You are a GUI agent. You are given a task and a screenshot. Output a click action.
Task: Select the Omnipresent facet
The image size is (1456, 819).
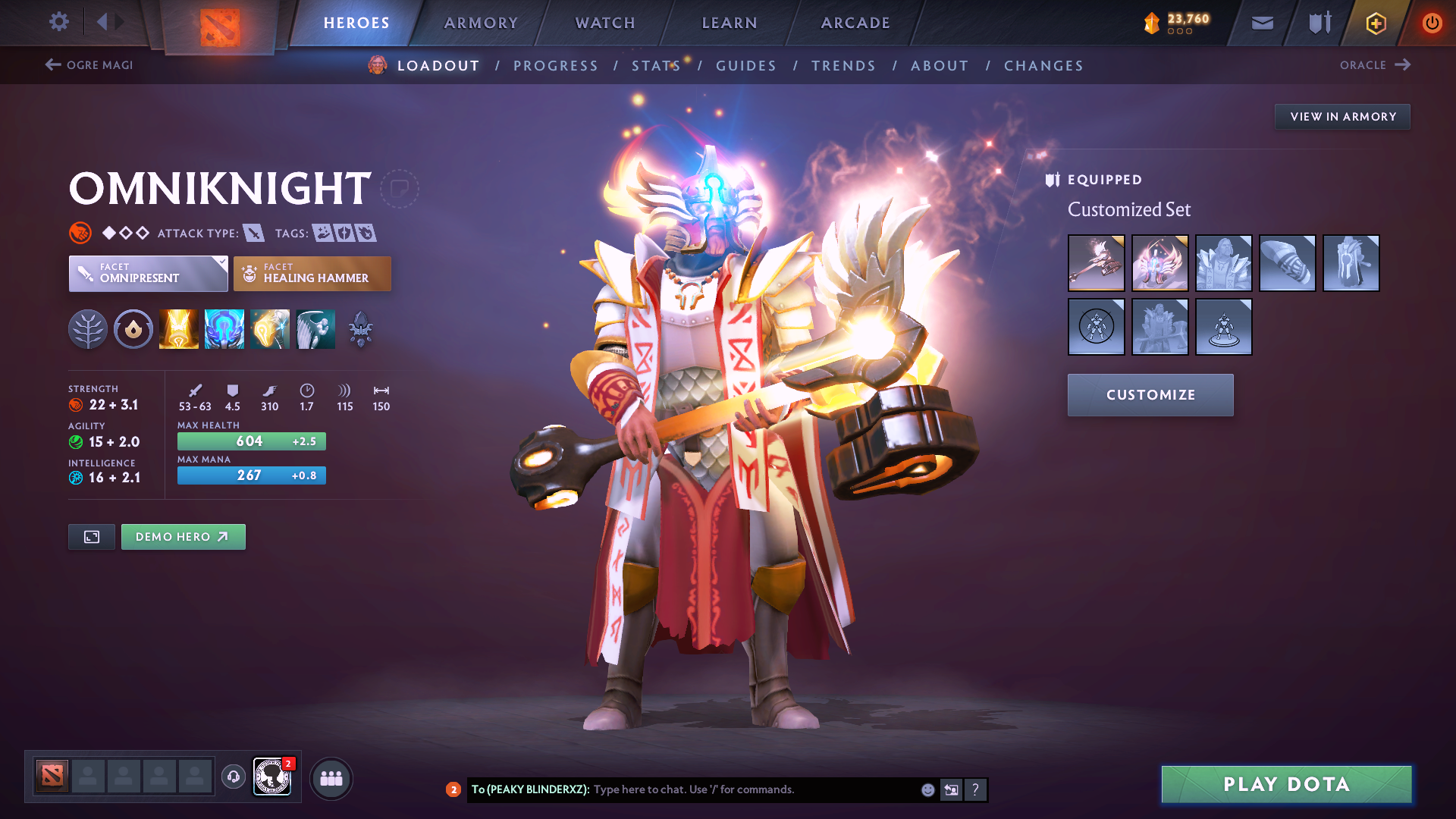[x=148, y=274]
